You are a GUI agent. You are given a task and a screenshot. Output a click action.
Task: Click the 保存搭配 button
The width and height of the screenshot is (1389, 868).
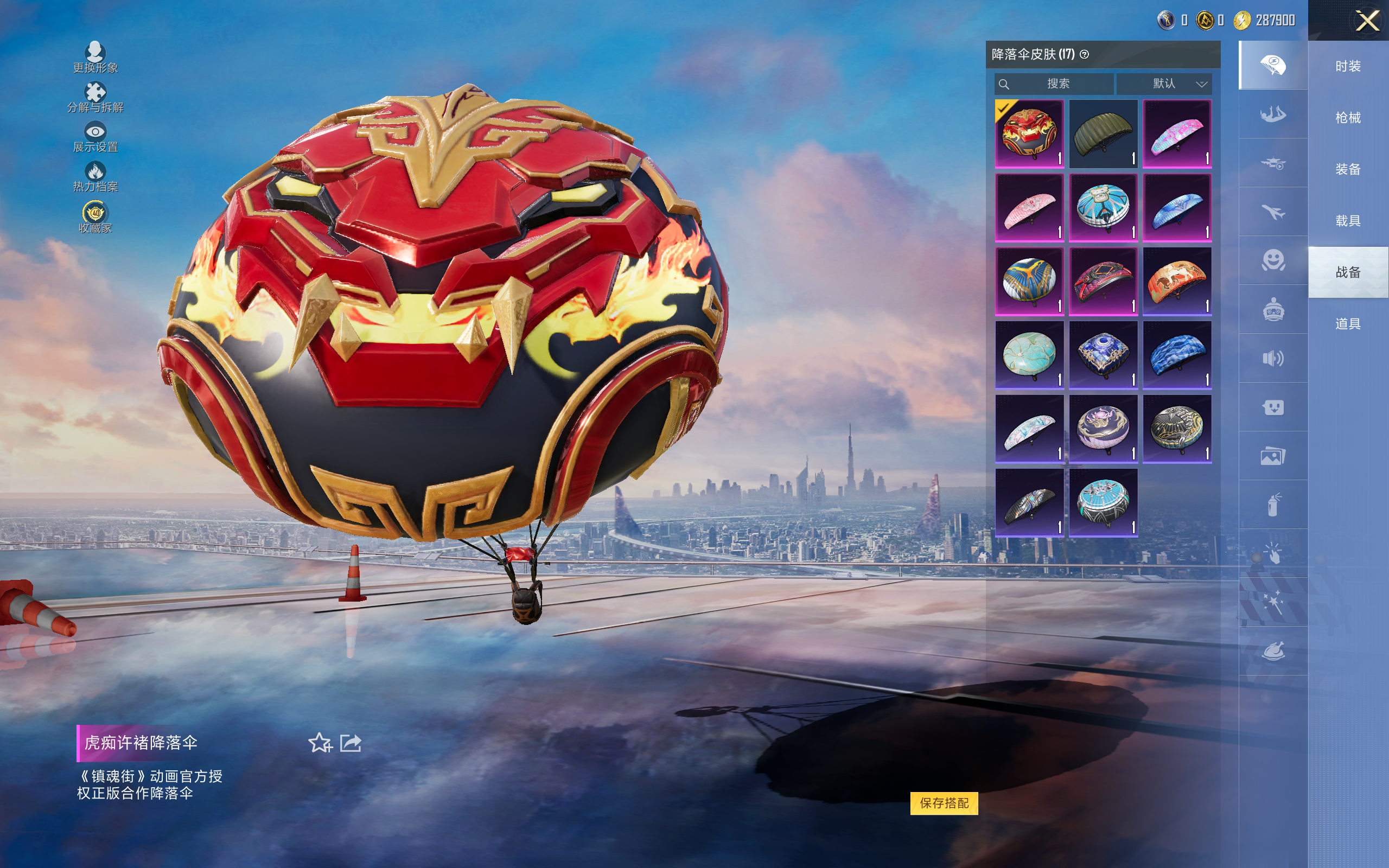(944, 802)
